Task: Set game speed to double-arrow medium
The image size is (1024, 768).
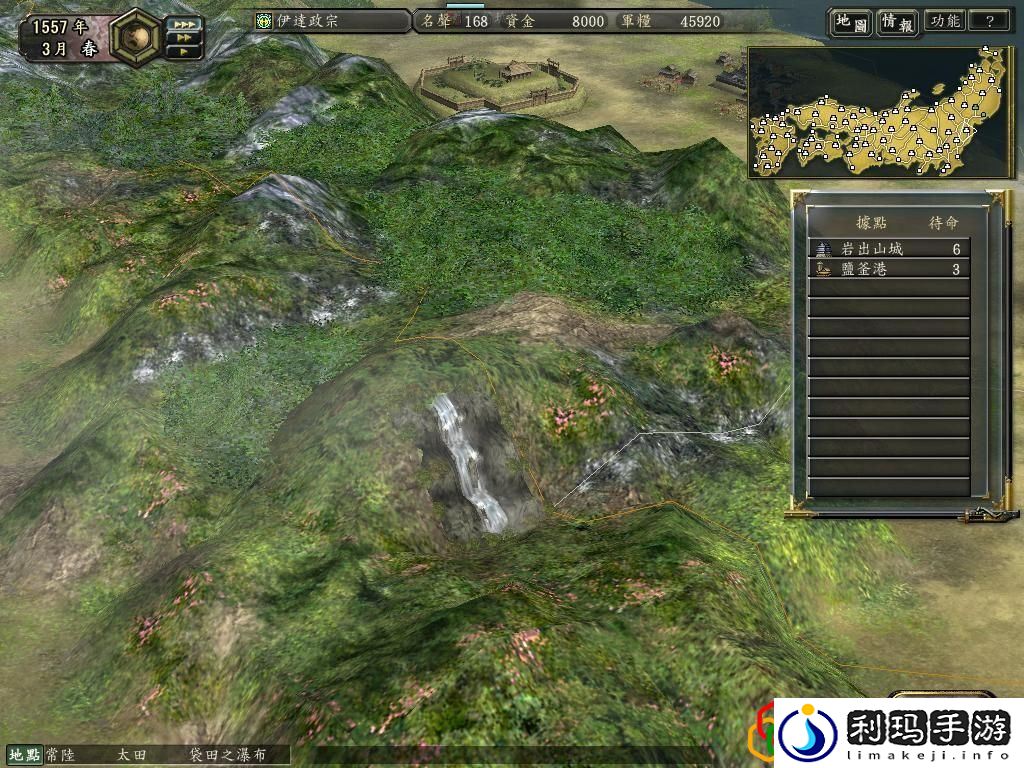Action: (183, 37)
